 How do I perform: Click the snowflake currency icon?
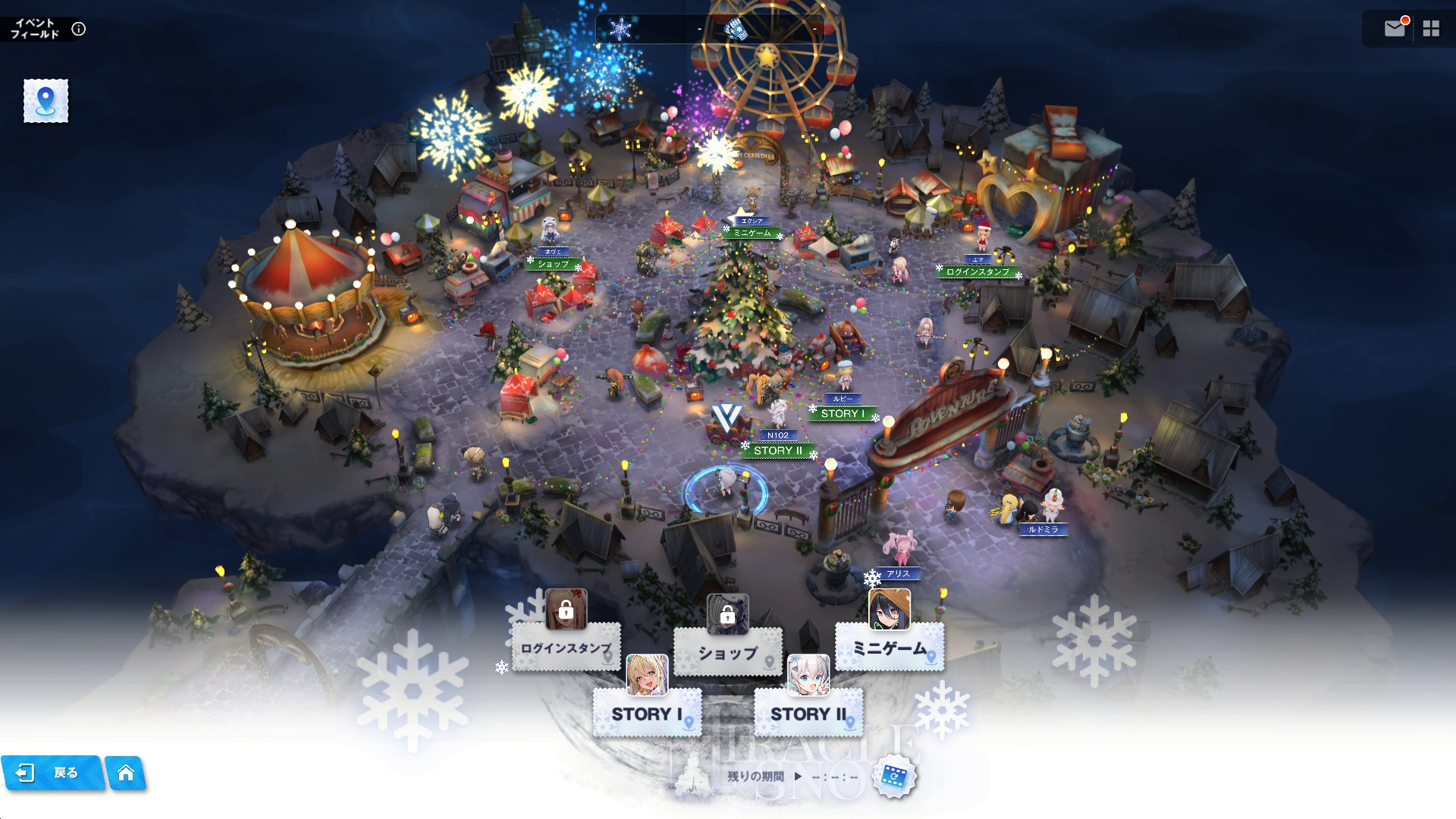pyautogui.click(x=621, y=30)
